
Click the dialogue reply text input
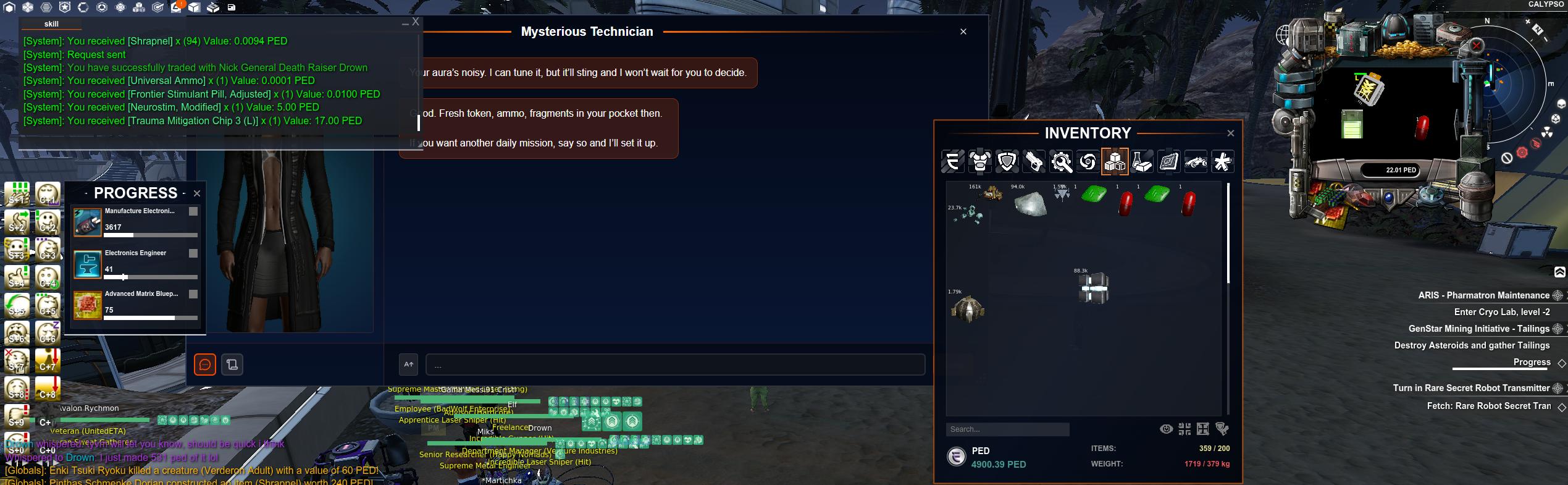point(675,365)
